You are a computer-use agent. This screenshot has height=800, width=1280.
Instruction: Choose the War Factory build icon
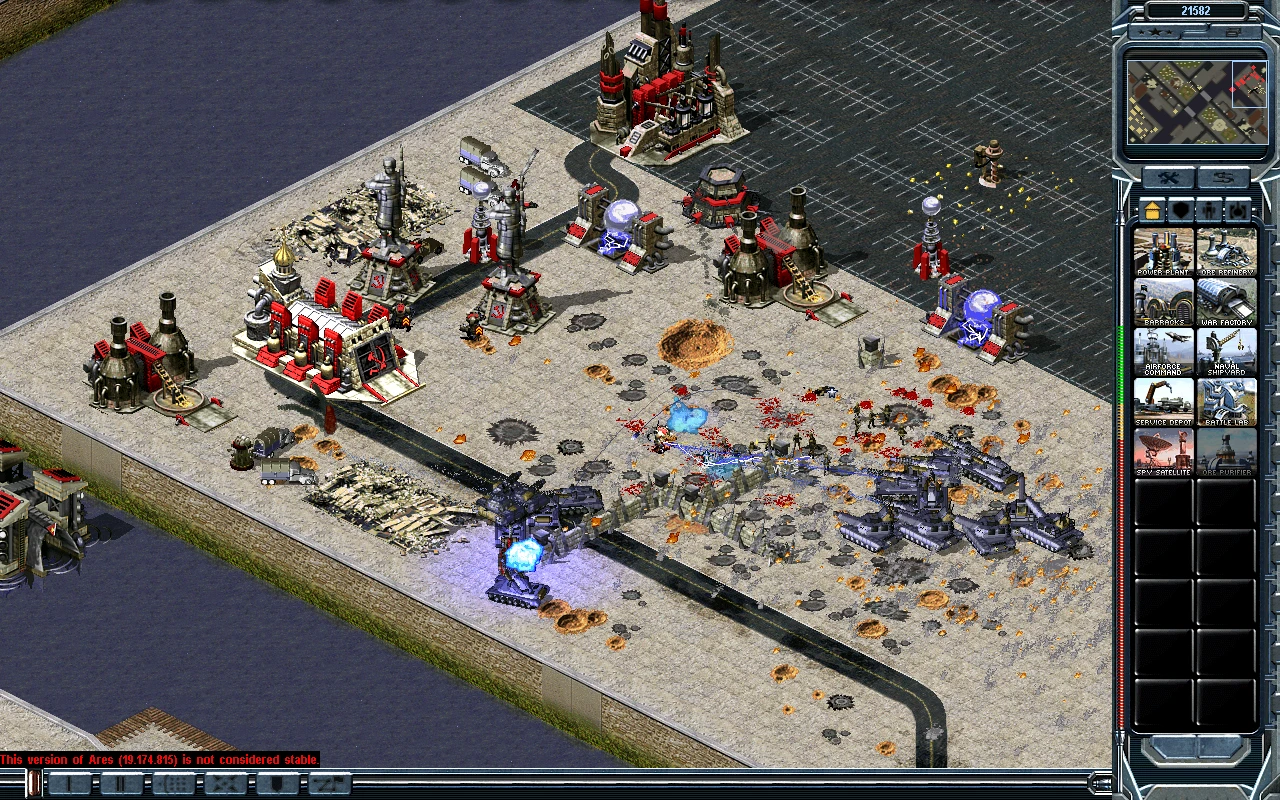1226,302
